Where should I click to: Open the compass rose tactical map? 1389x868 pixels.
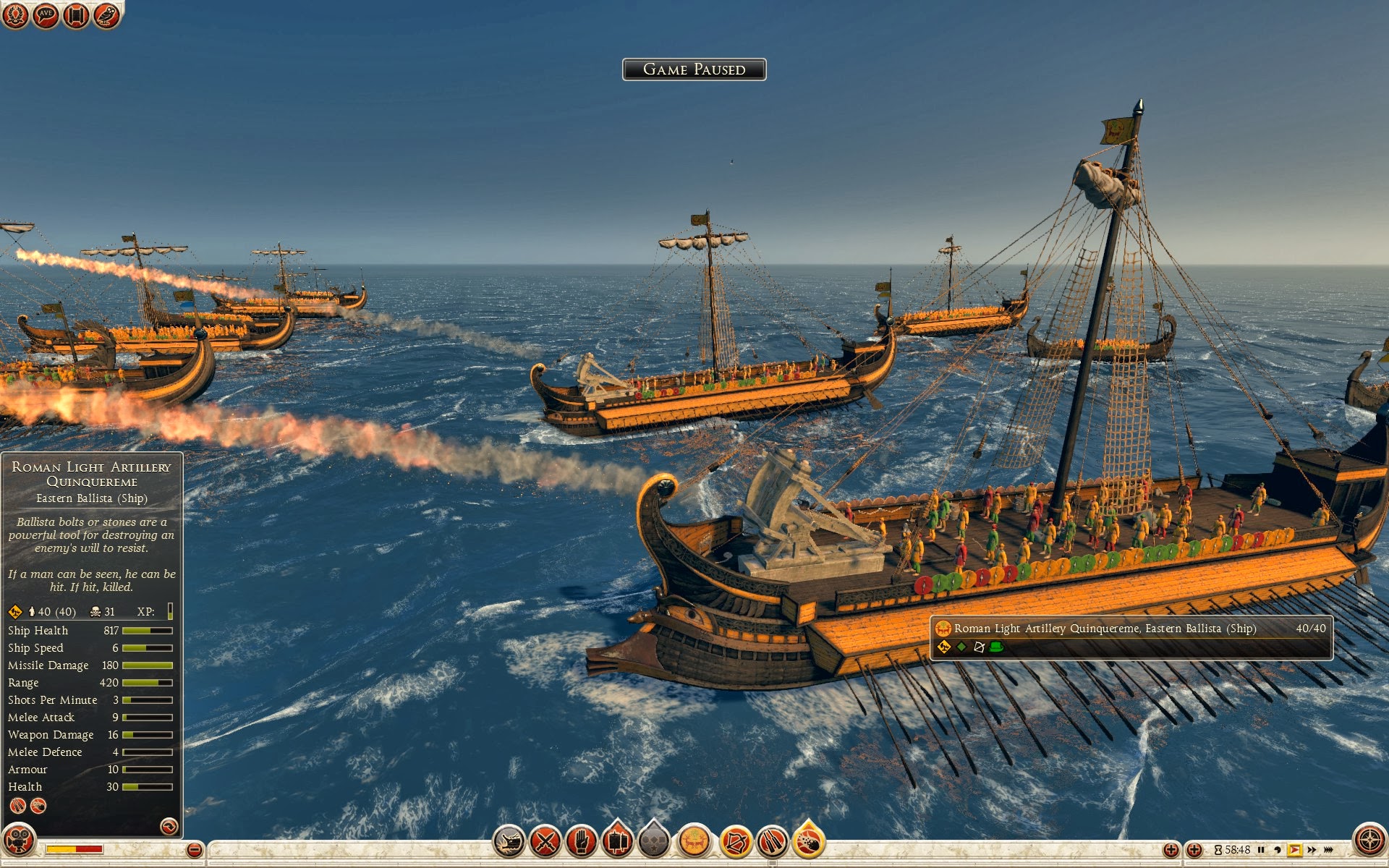point(1369,841)
